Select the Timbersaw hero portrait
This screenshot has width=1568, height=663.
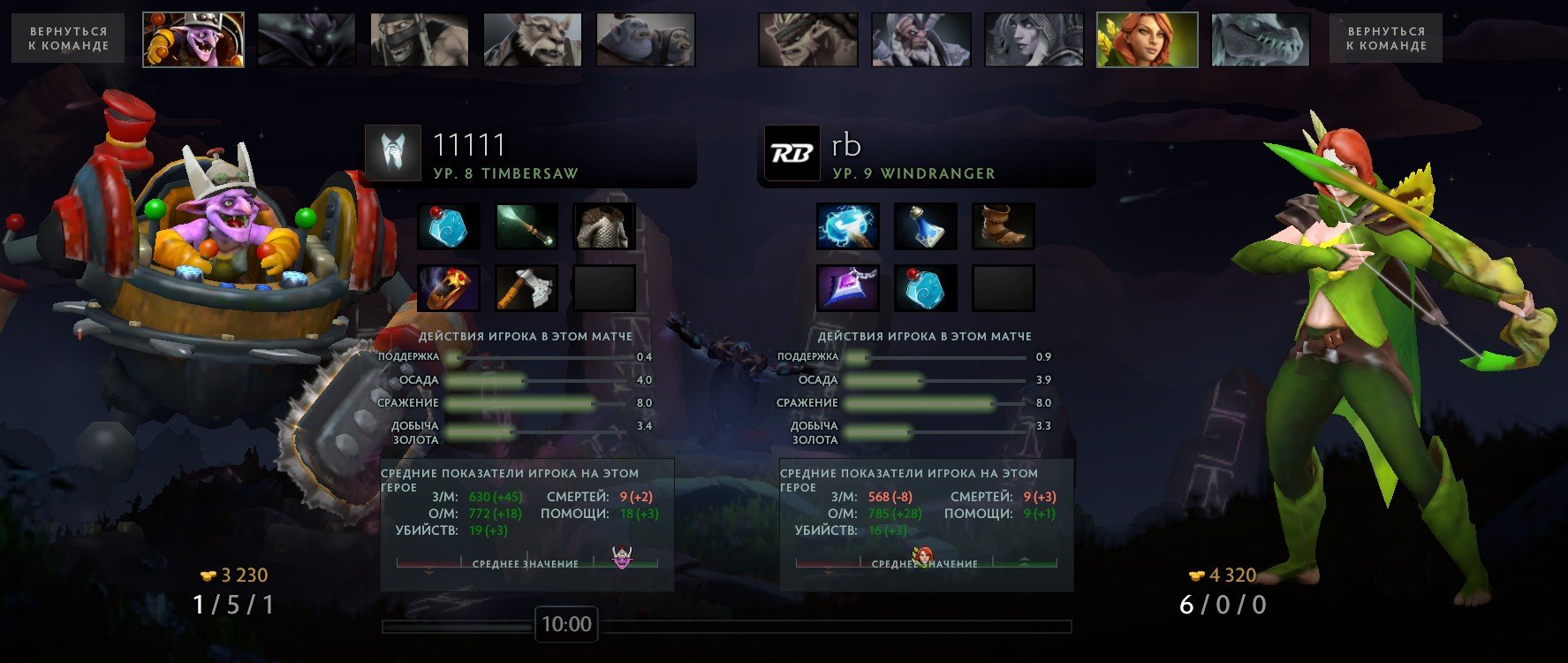pyautogui.click(x=193, y=40)
